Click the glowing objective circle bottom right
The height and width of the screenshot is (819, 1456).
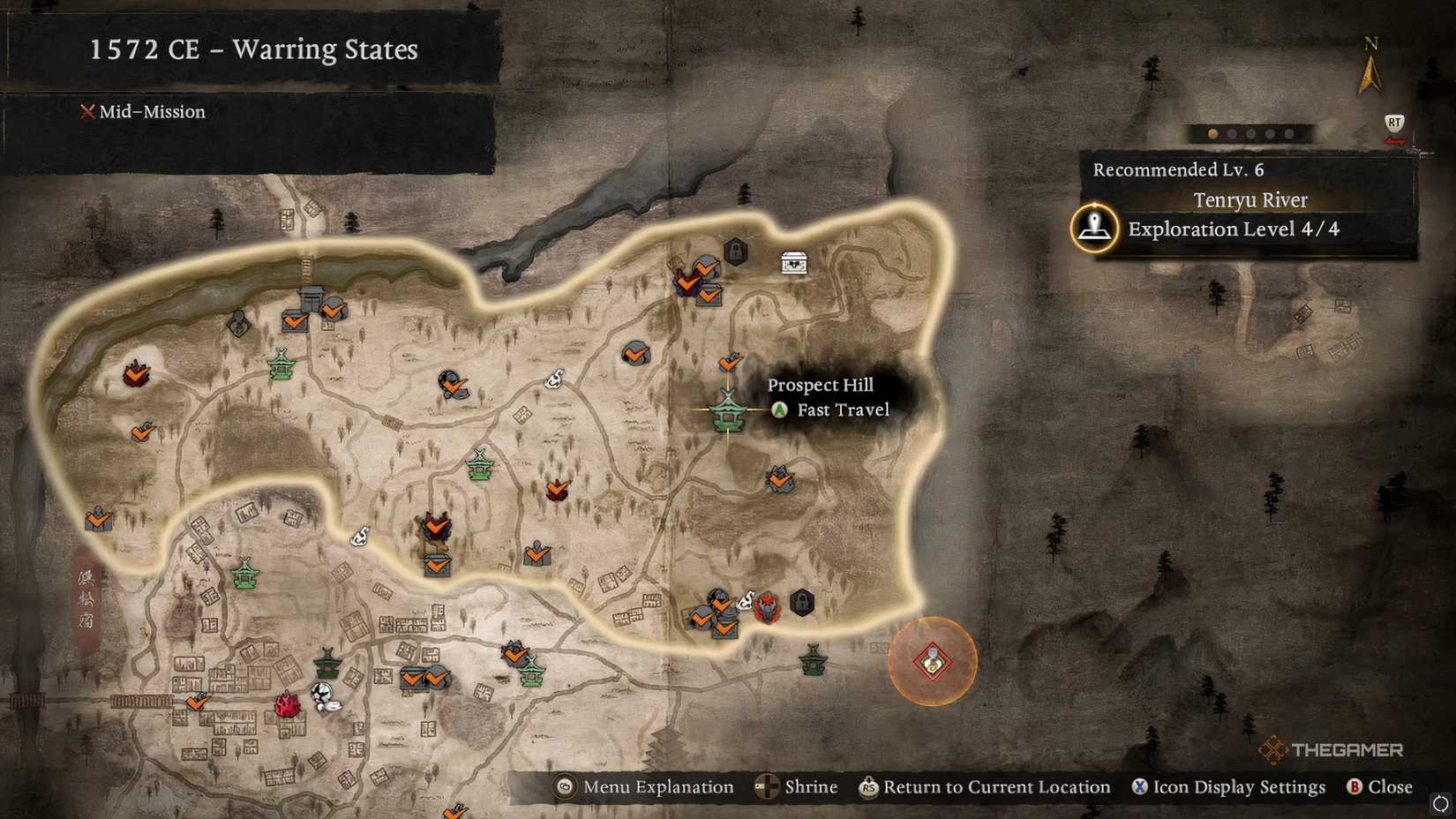click(x=931, y=662)
